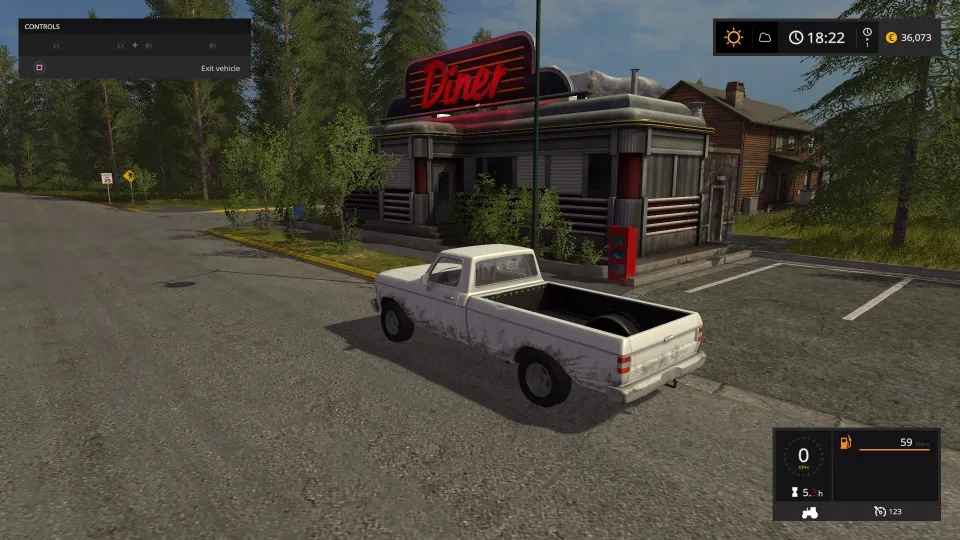
Task: Click the orange fuel pump icon
Action: [x=845, y=442]
